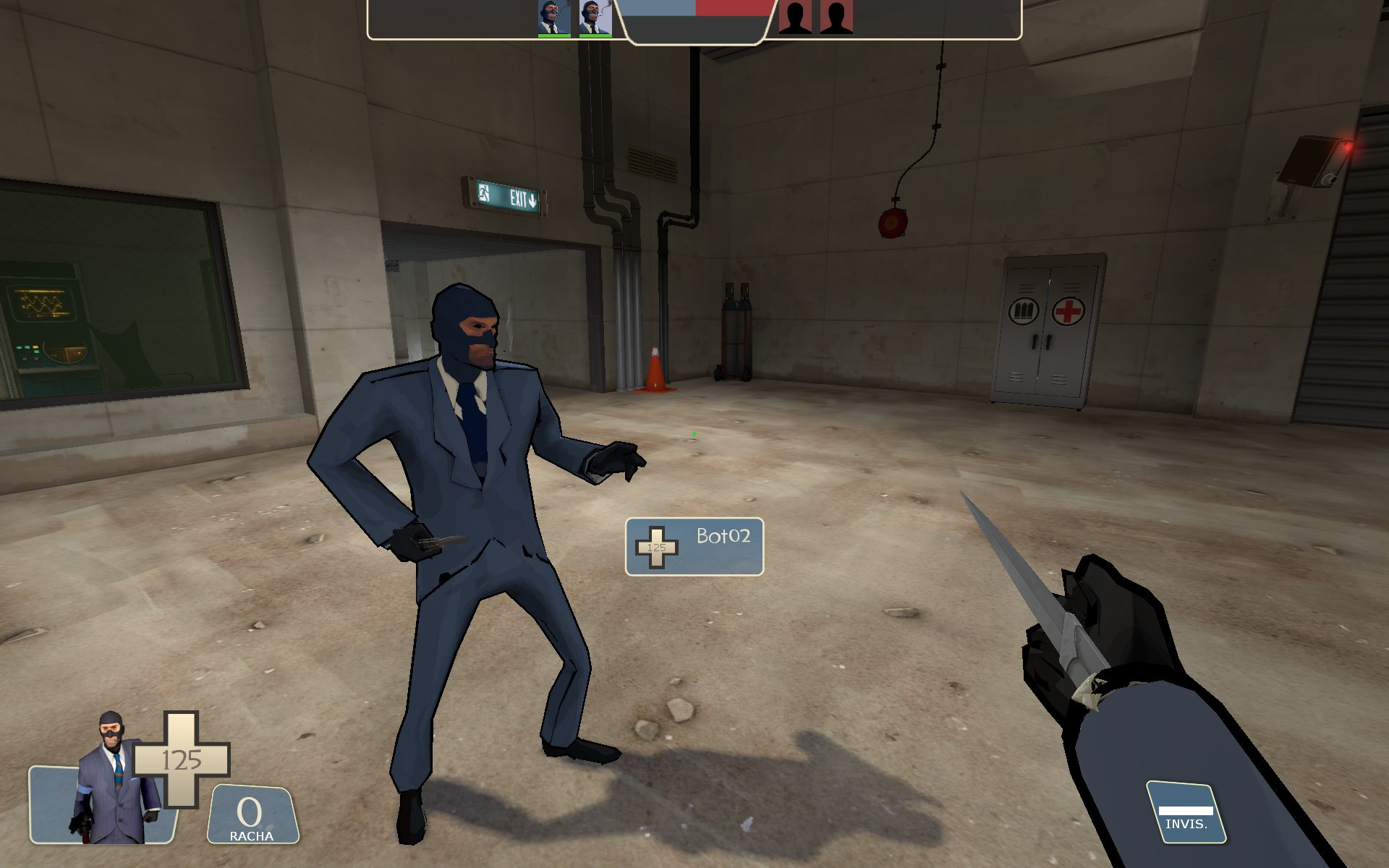The width and height of the screenshot is (1389, 868).
Task: Select the second Spy avatar in the top scoreboard
Action: (595, 14)
